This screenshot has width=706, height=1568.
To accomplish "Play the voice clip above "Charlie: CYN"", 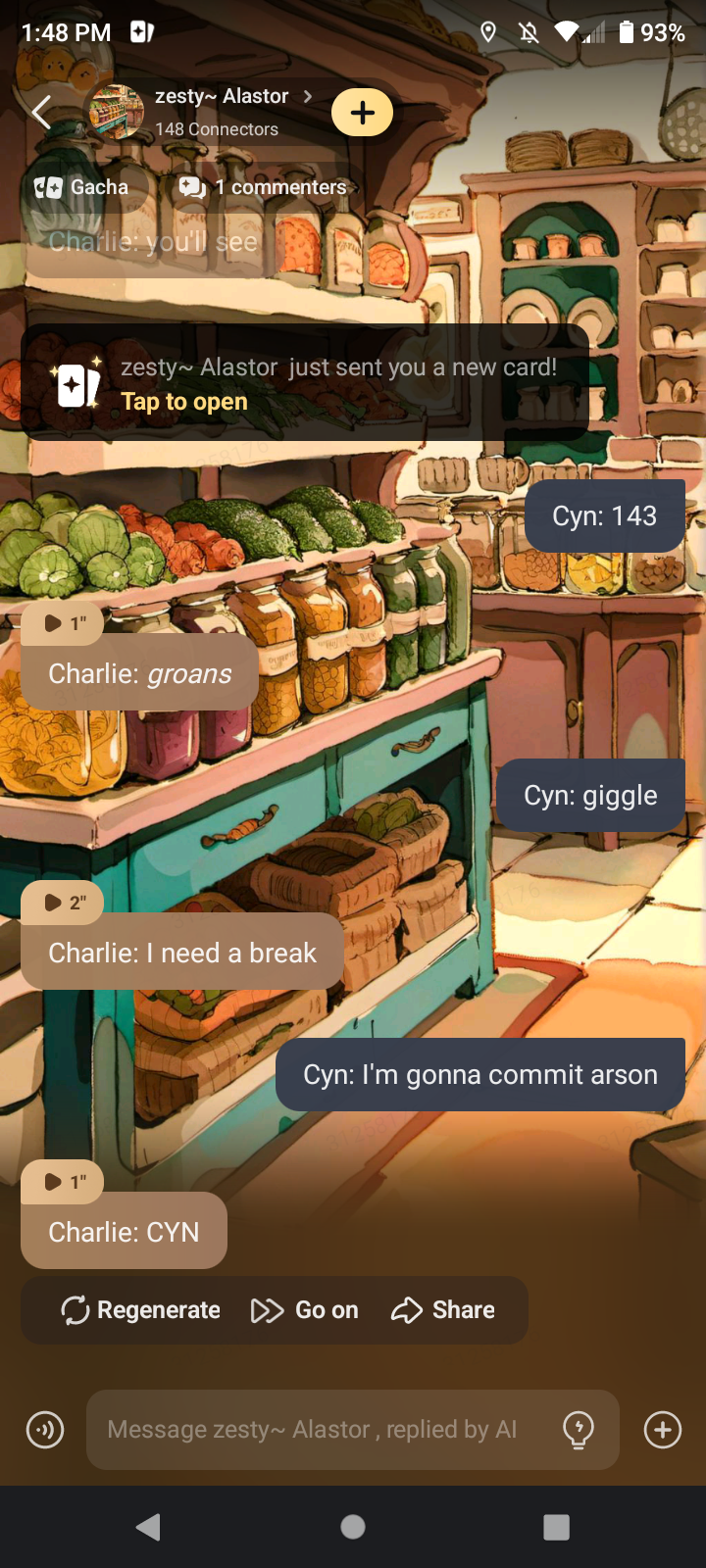I will click(x=64, y=1182).
